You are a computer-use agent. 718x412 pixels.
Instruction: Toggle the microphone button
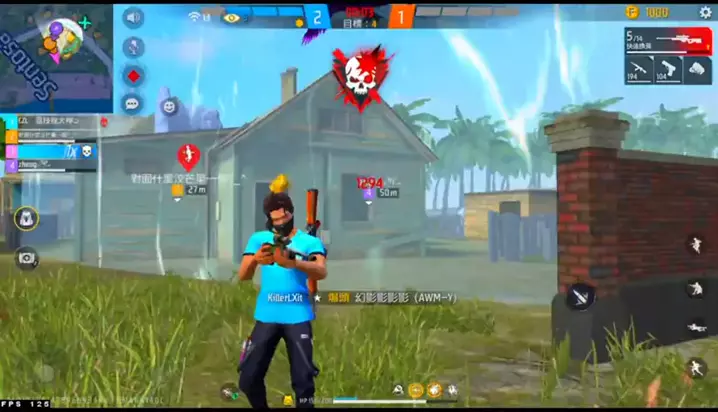point(132,47)
